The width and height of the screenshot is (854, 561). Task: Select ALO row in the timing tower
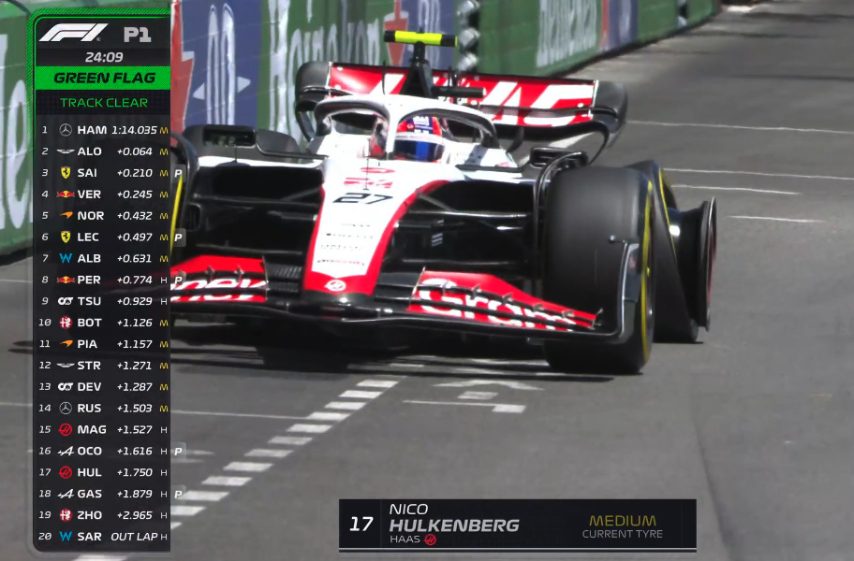(x=102, y=151)
